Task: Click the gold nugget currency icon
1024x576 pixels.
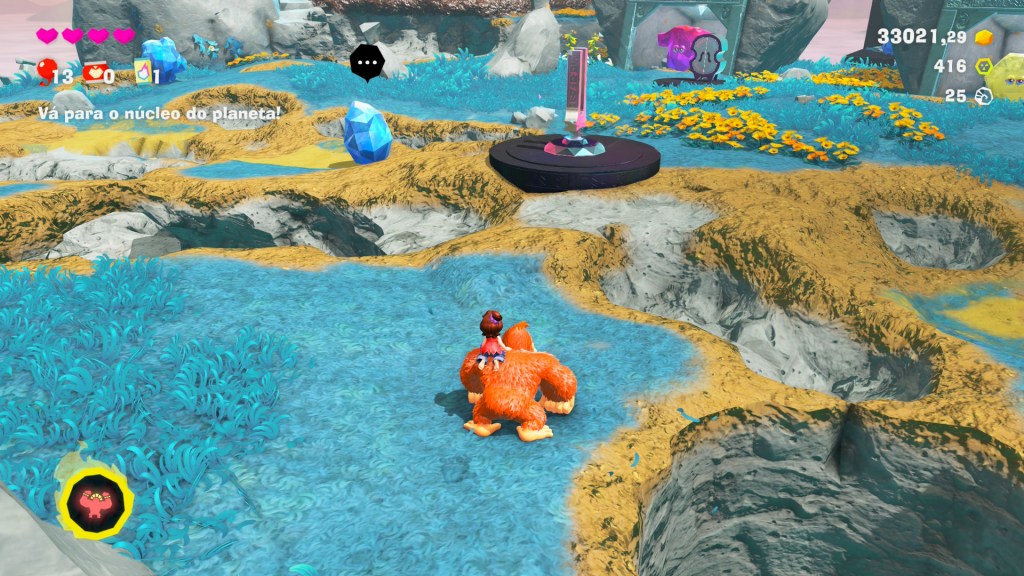Action: pos(983,37)
